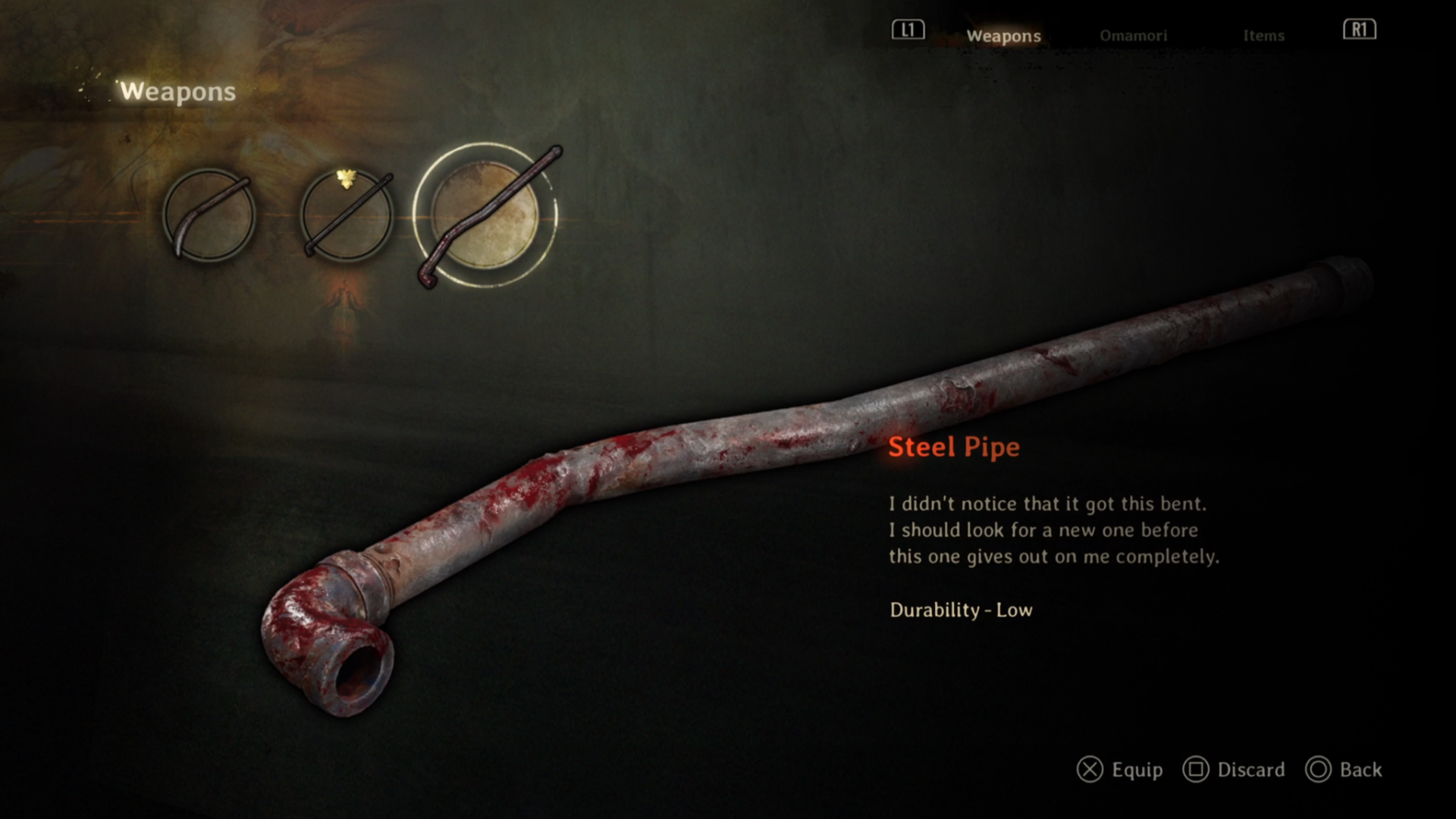The height and width of the screenshot is (819, 1456).
Task: Select the straight pipe slot with gold emblem
Action: point(347,215)
